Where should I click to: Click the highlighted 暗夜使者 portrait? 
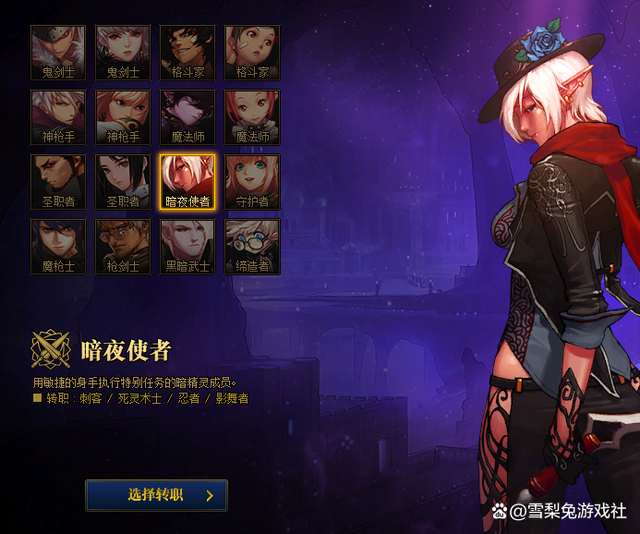[x=187, y=182]
